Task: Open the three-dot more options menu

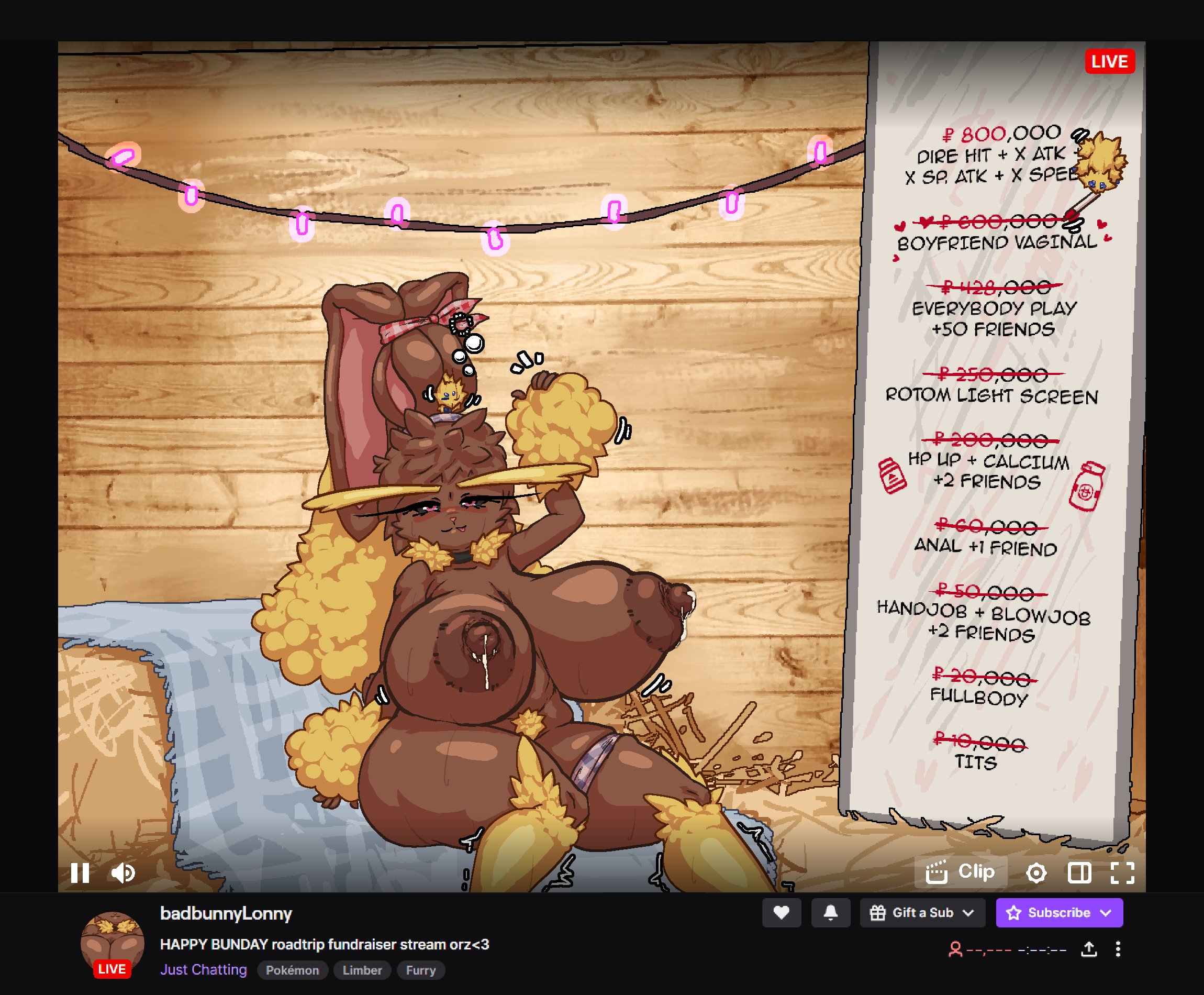Action: pos(1118,949)
